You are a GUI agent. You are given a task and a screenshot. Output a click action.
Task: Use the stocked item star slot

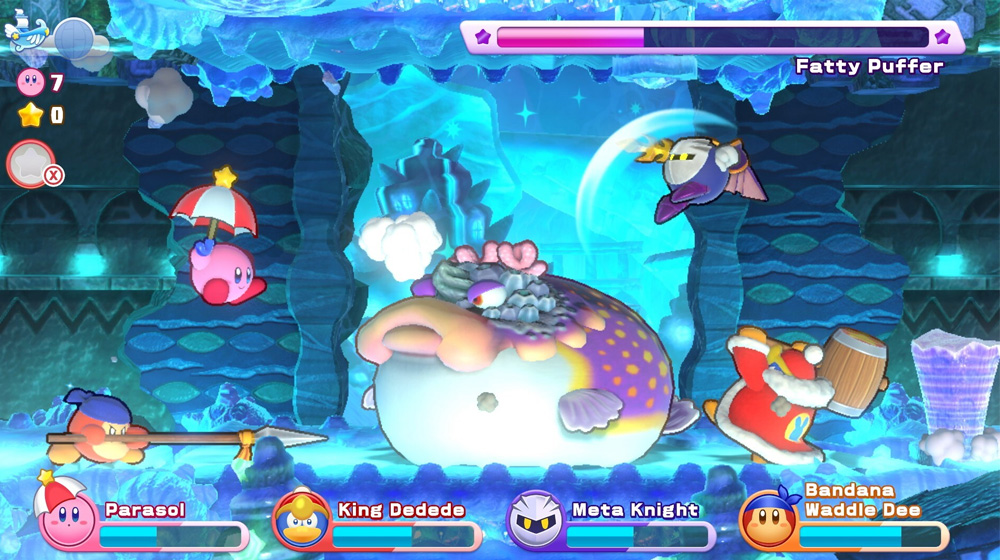tap(31, 164)
